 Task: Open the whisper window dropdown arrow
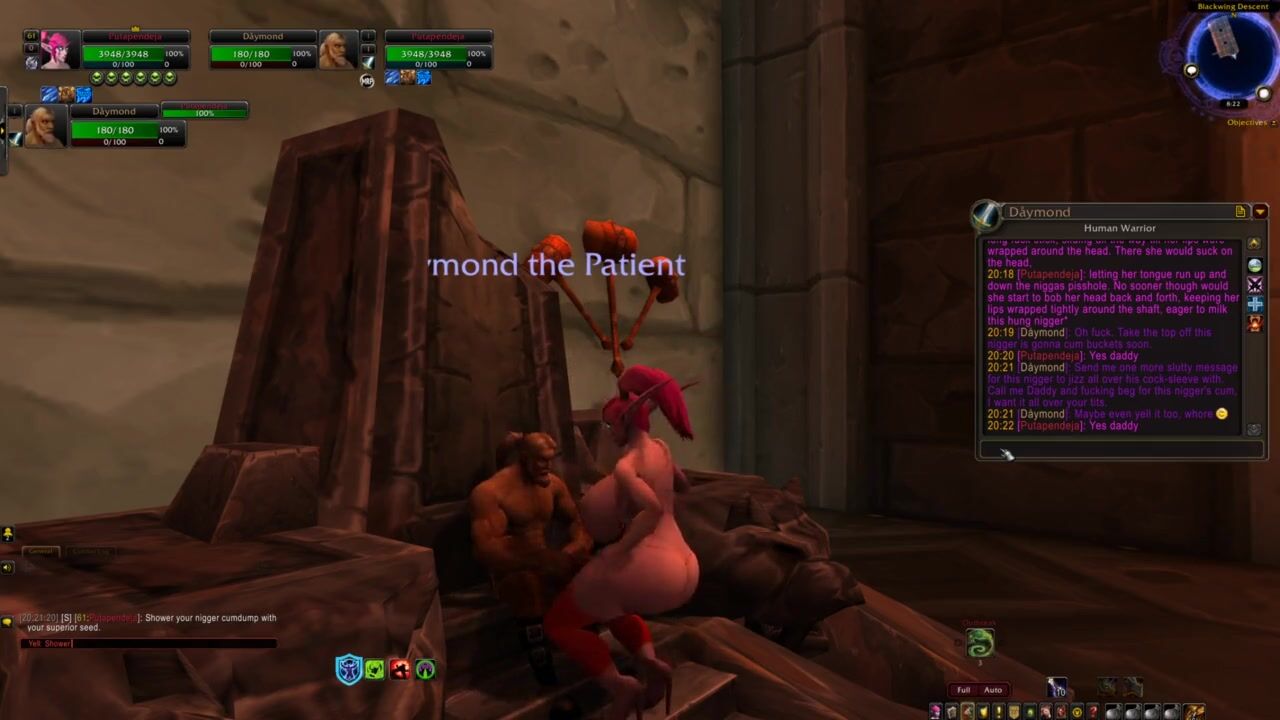[1260, 212]
